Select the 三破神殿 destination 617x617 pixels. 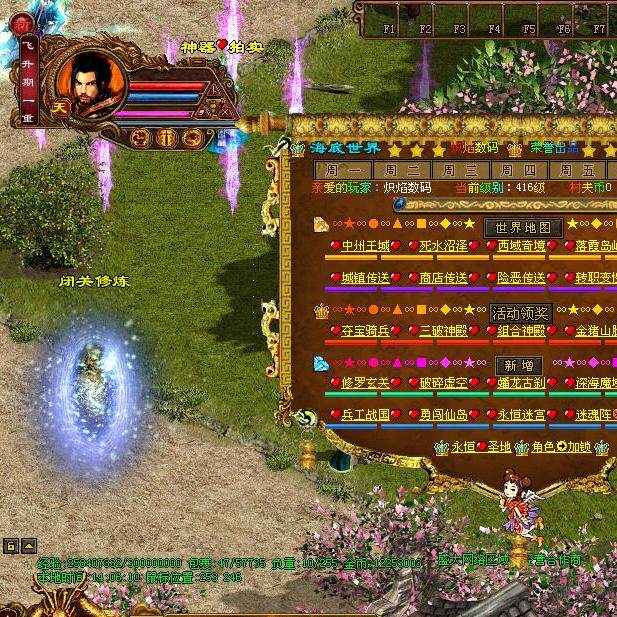[443, 331]
